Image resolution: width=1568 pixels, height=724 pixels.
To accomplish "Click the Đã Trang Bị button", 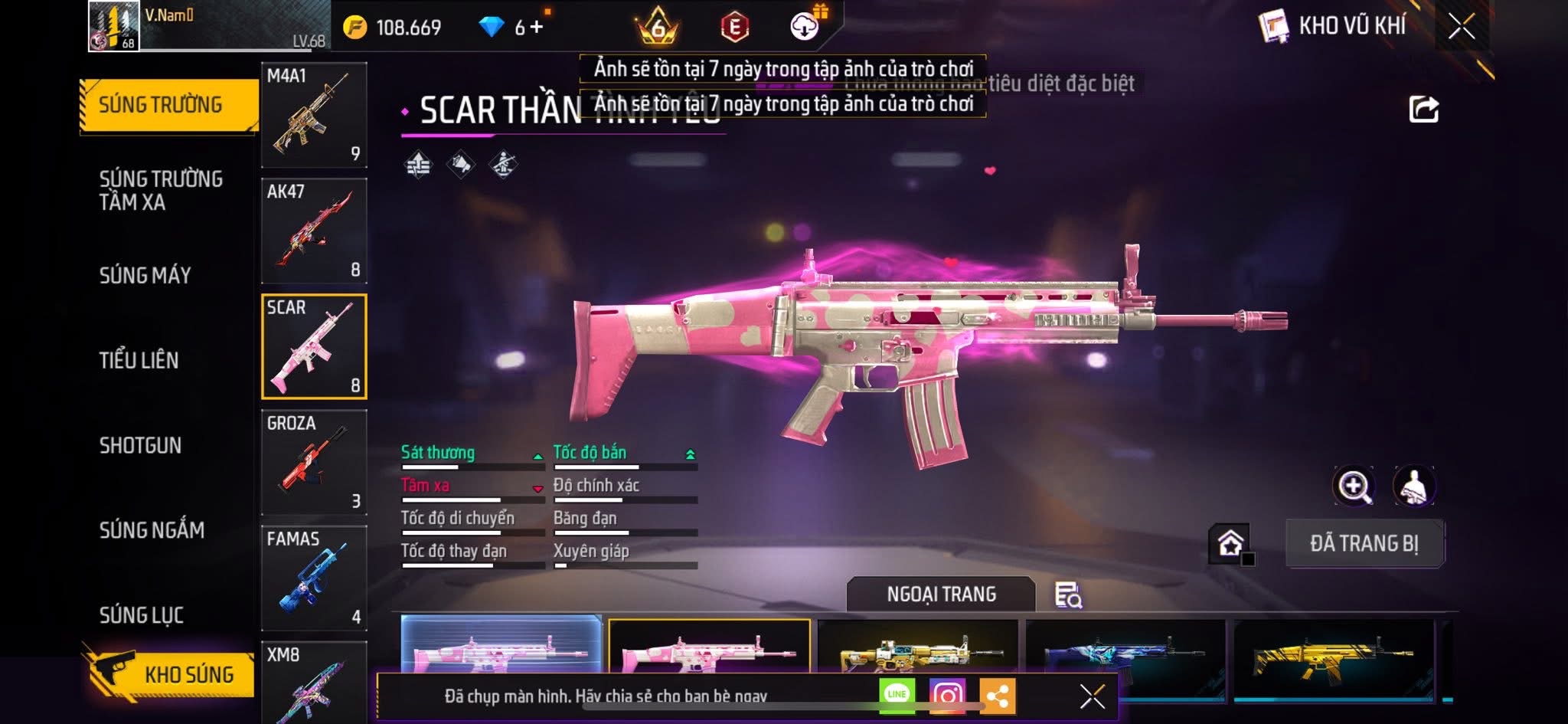I will pyautogui.click(x=1364, y=543).
